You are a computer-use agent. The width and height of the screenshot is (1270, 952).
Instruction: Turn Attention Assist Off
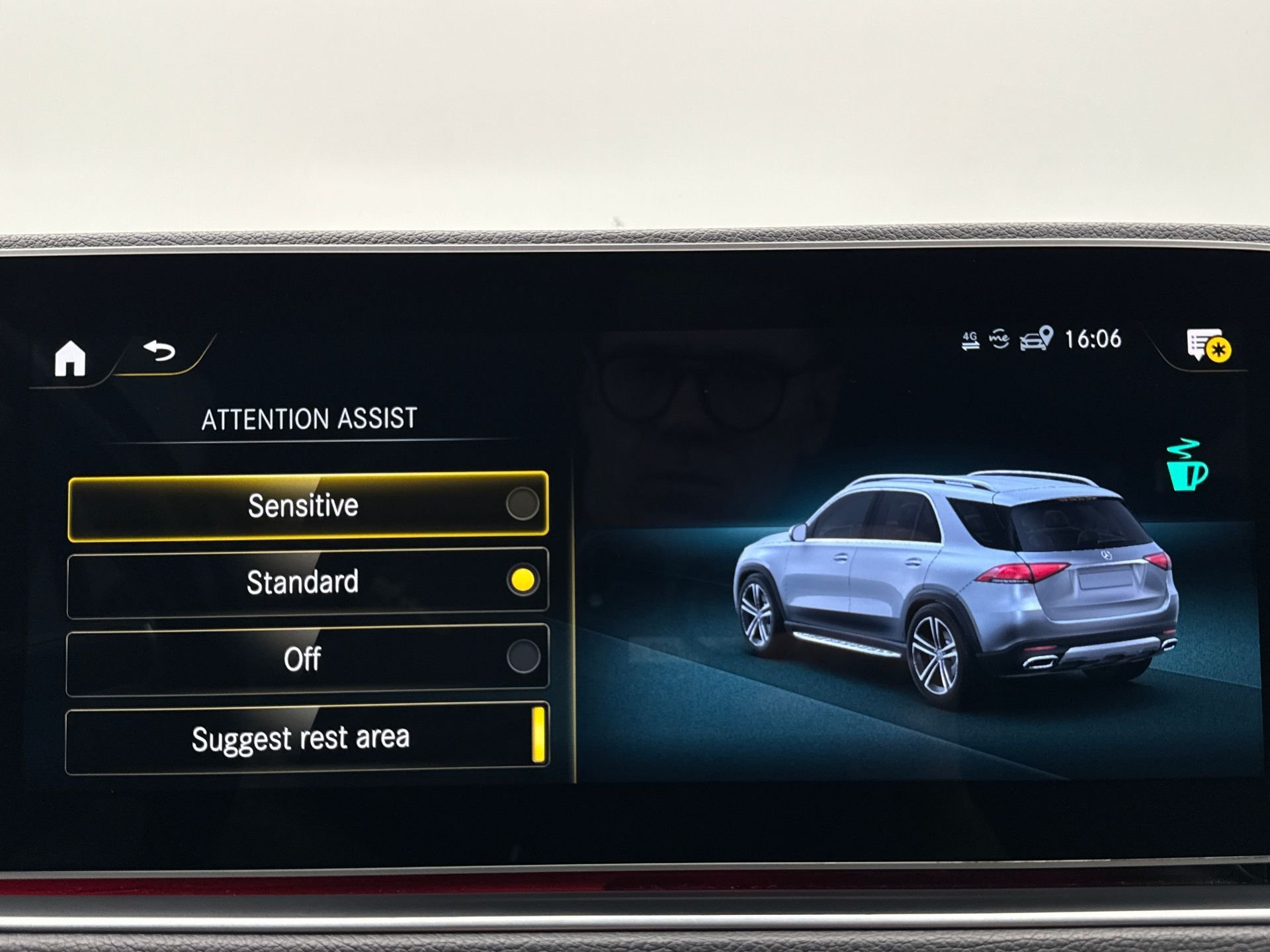point(308,659)
